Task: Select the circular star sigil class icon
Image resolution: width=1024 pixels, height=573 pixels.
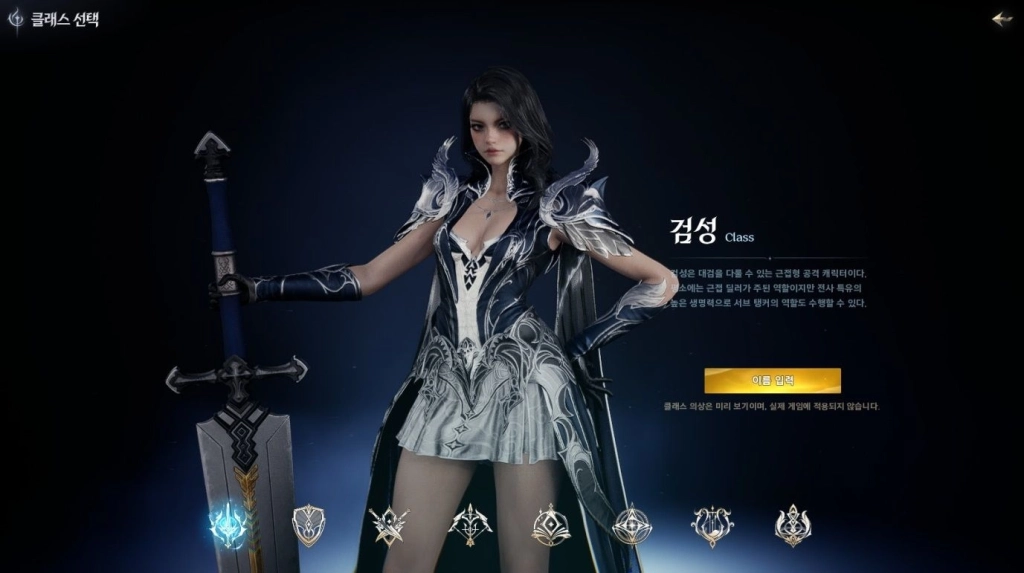Action: tap(632, 525)
